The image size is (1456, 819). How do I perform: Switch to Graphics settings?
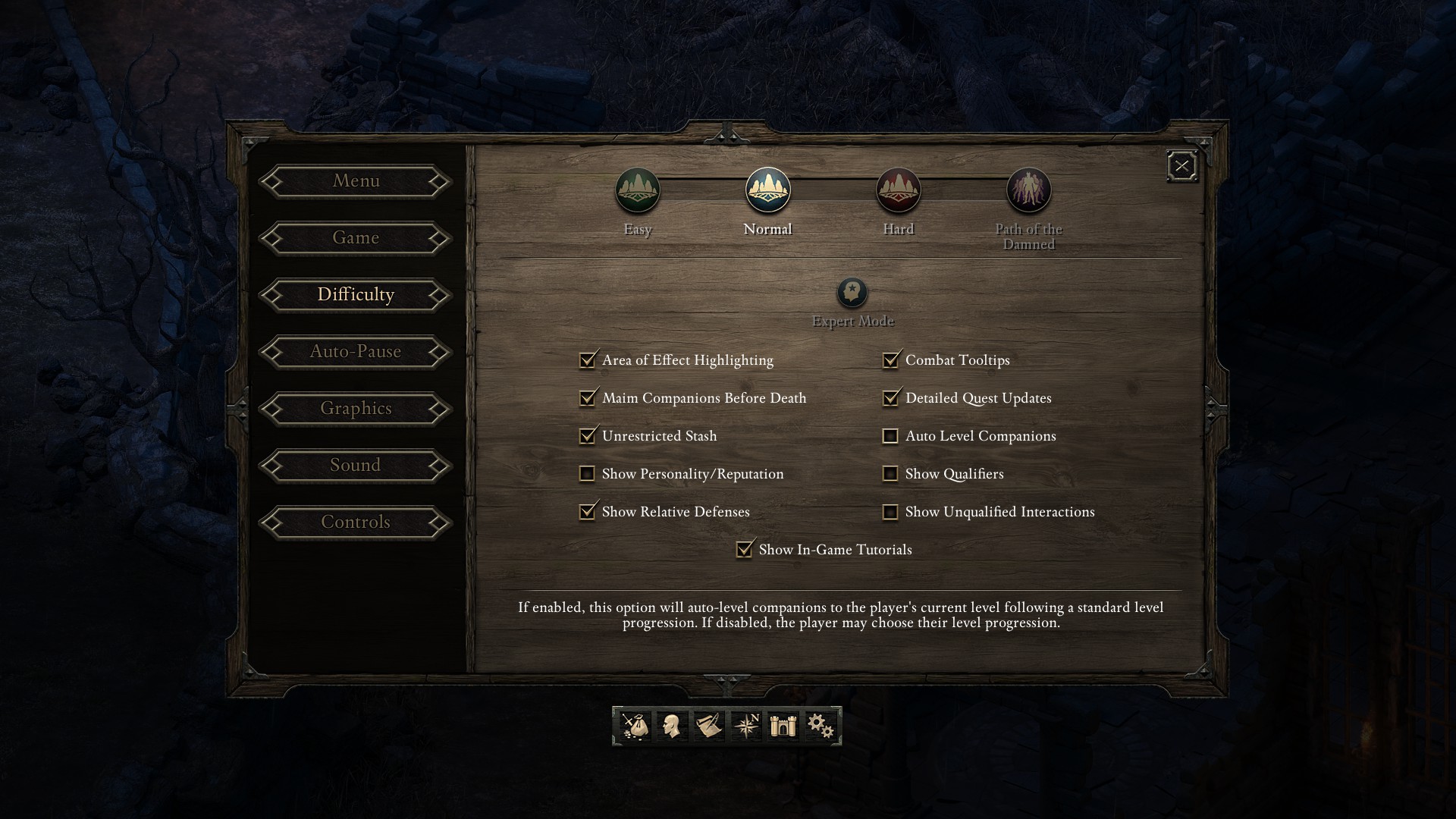[356, 409]
